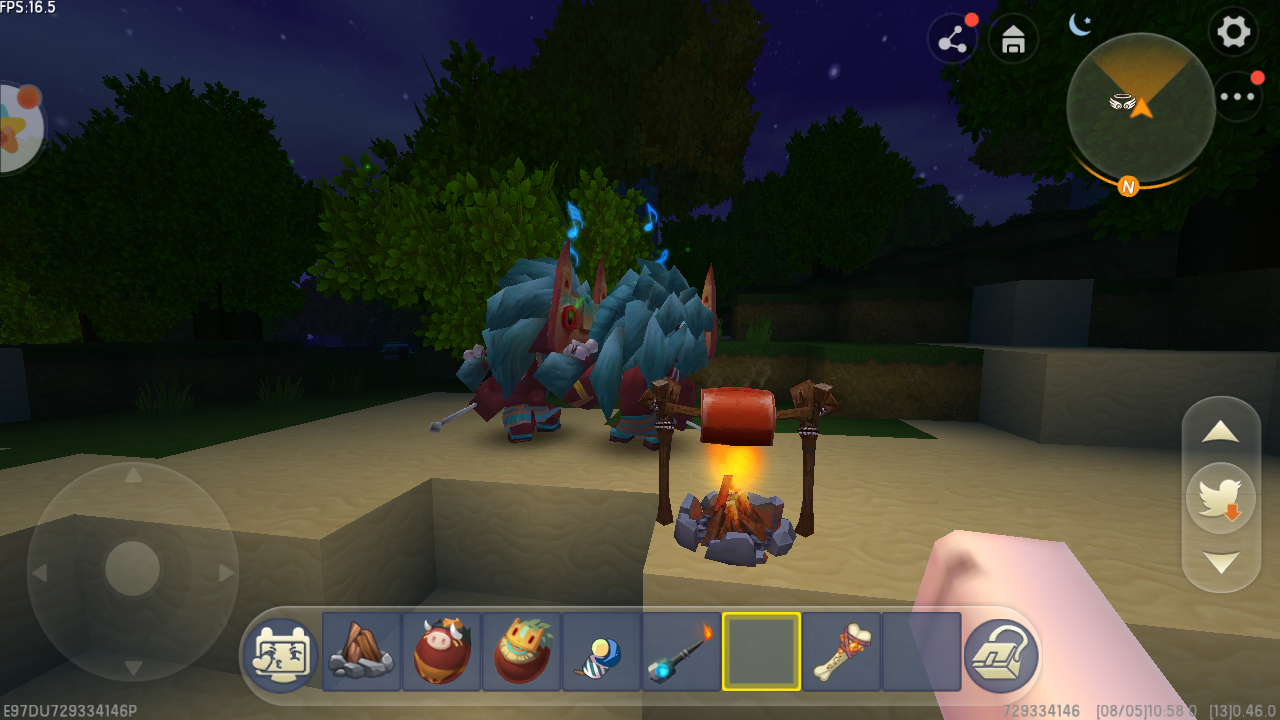Viewport: 1280px width, 720px height.
Task: Select the blue wrapped bundle item slot
Action: point(601,652)
